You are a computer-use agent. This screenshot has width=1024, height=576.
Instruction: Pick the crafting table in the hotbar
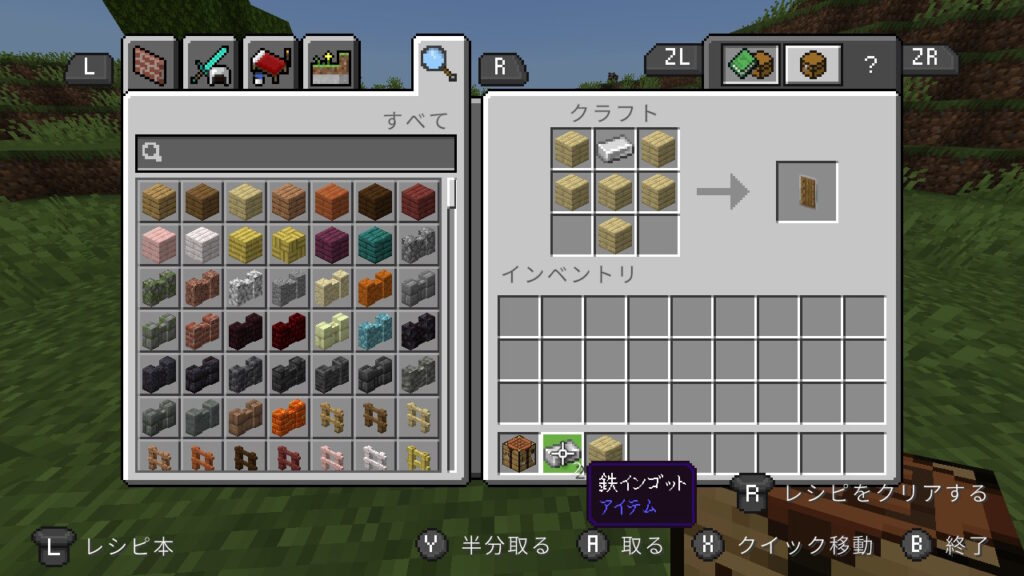click(x=519, y=453)
